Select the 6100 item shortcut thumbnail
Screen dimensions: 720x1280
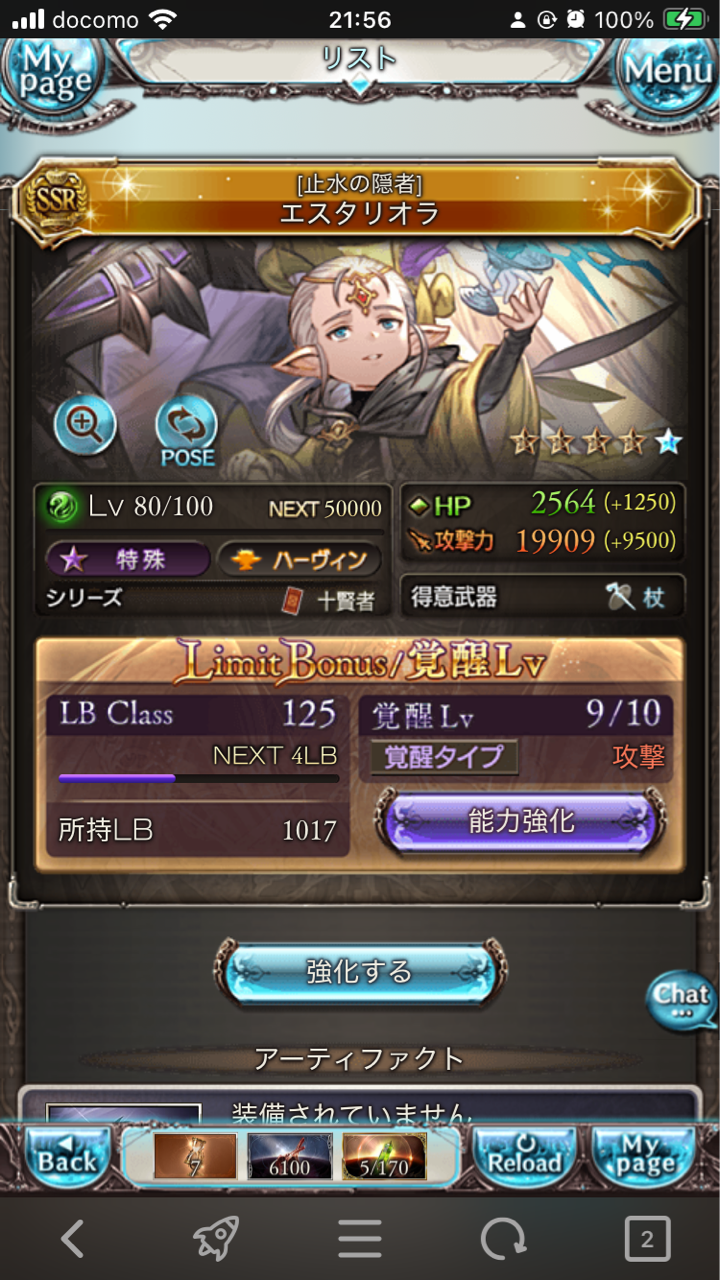click(290, 1157)
